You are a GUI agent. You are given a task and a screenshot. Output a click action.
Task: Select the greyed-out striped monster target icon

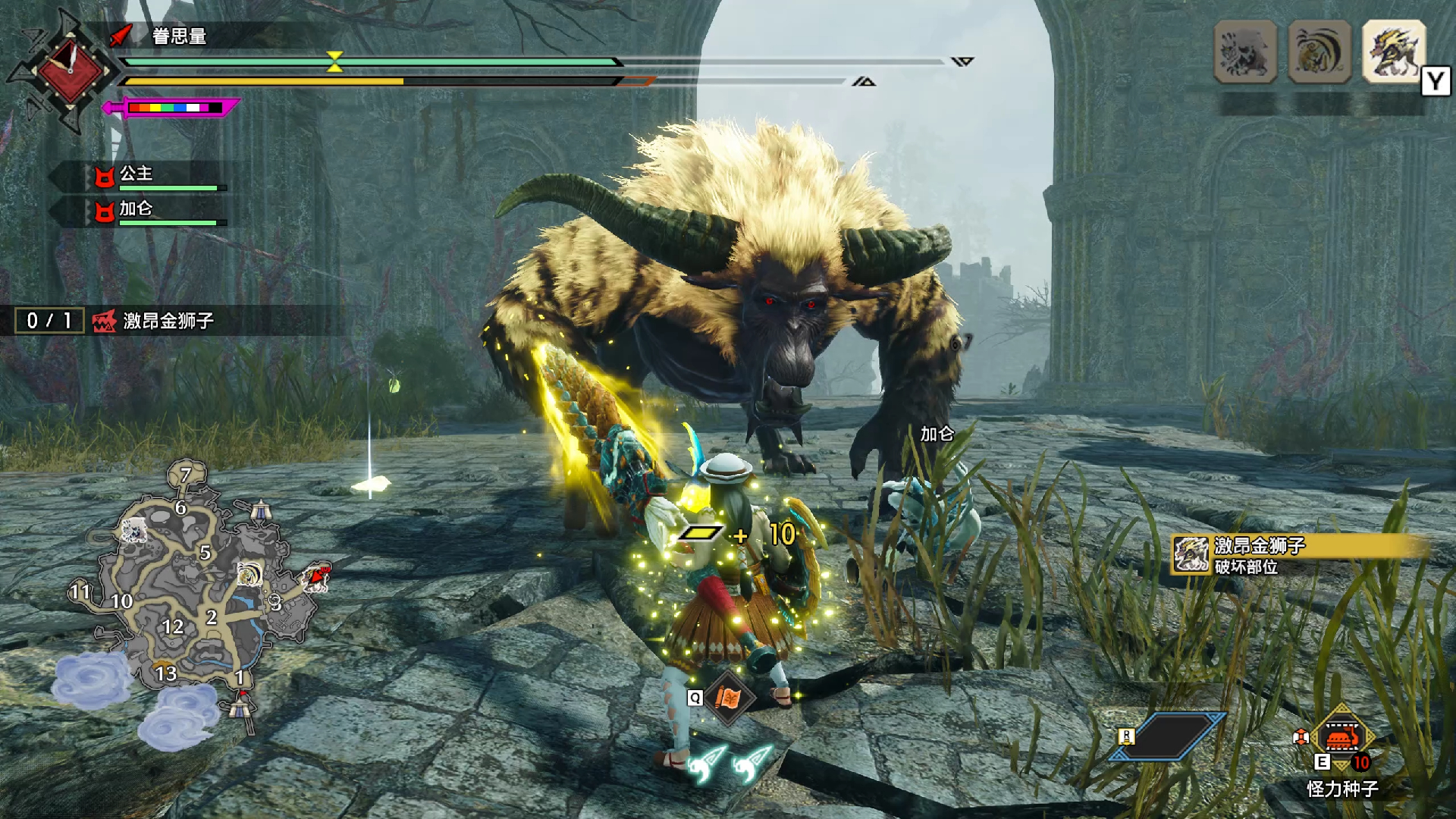(x=1245, y=52)
